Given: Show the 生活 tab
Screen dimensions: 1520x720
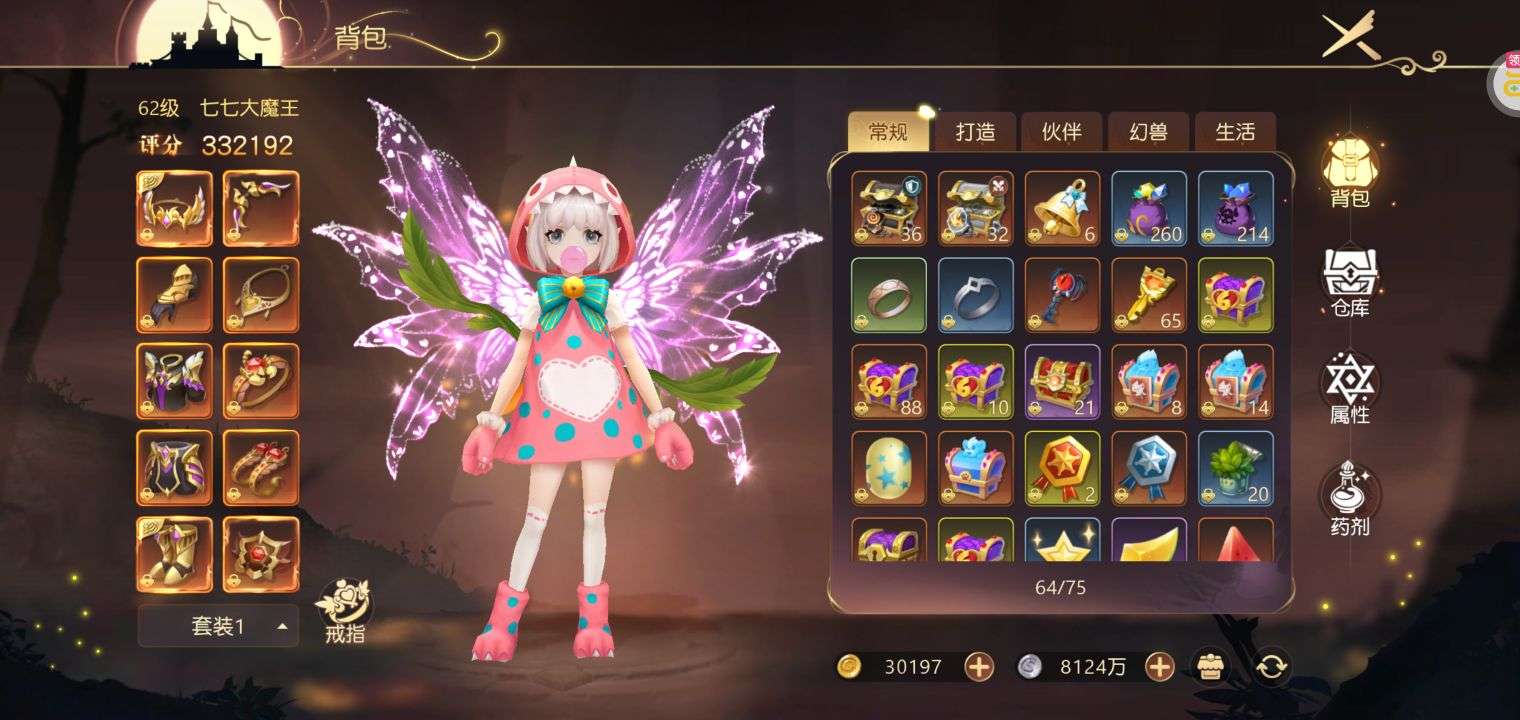Looking at the screenshot, I should pos(1235,132).
